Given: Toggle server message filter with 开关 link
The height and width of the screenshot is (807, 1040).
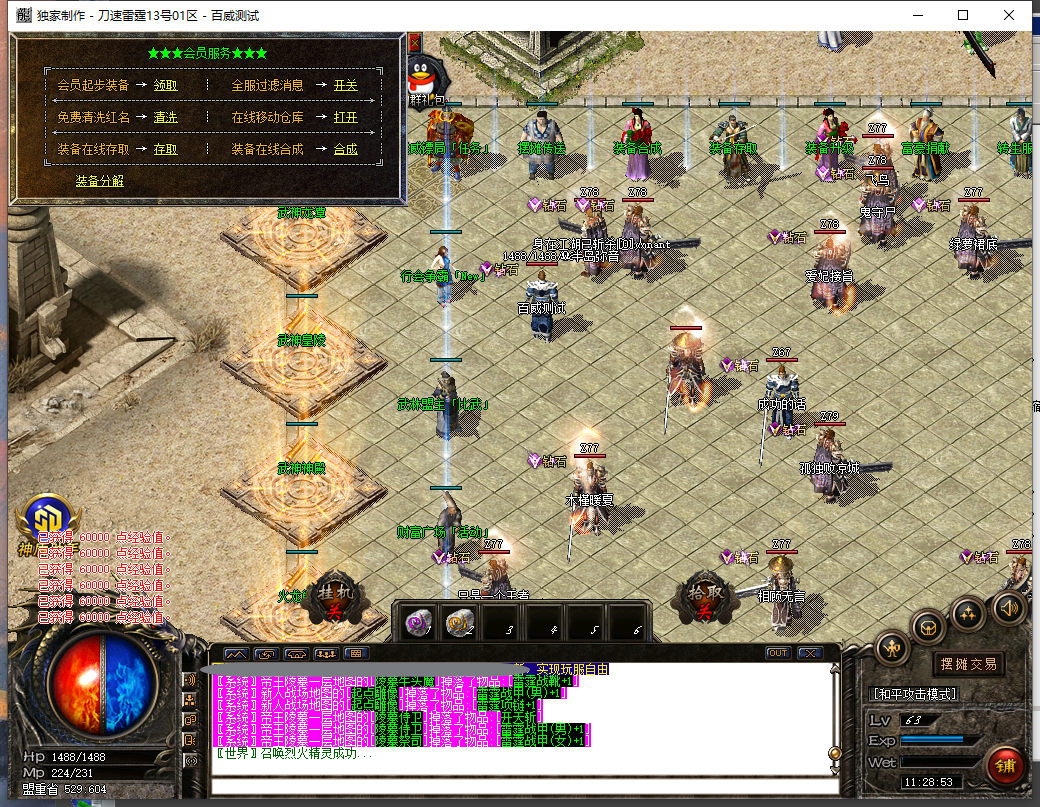Looking at the screenshot, I should pyautogui.click(x=346, y=86).
